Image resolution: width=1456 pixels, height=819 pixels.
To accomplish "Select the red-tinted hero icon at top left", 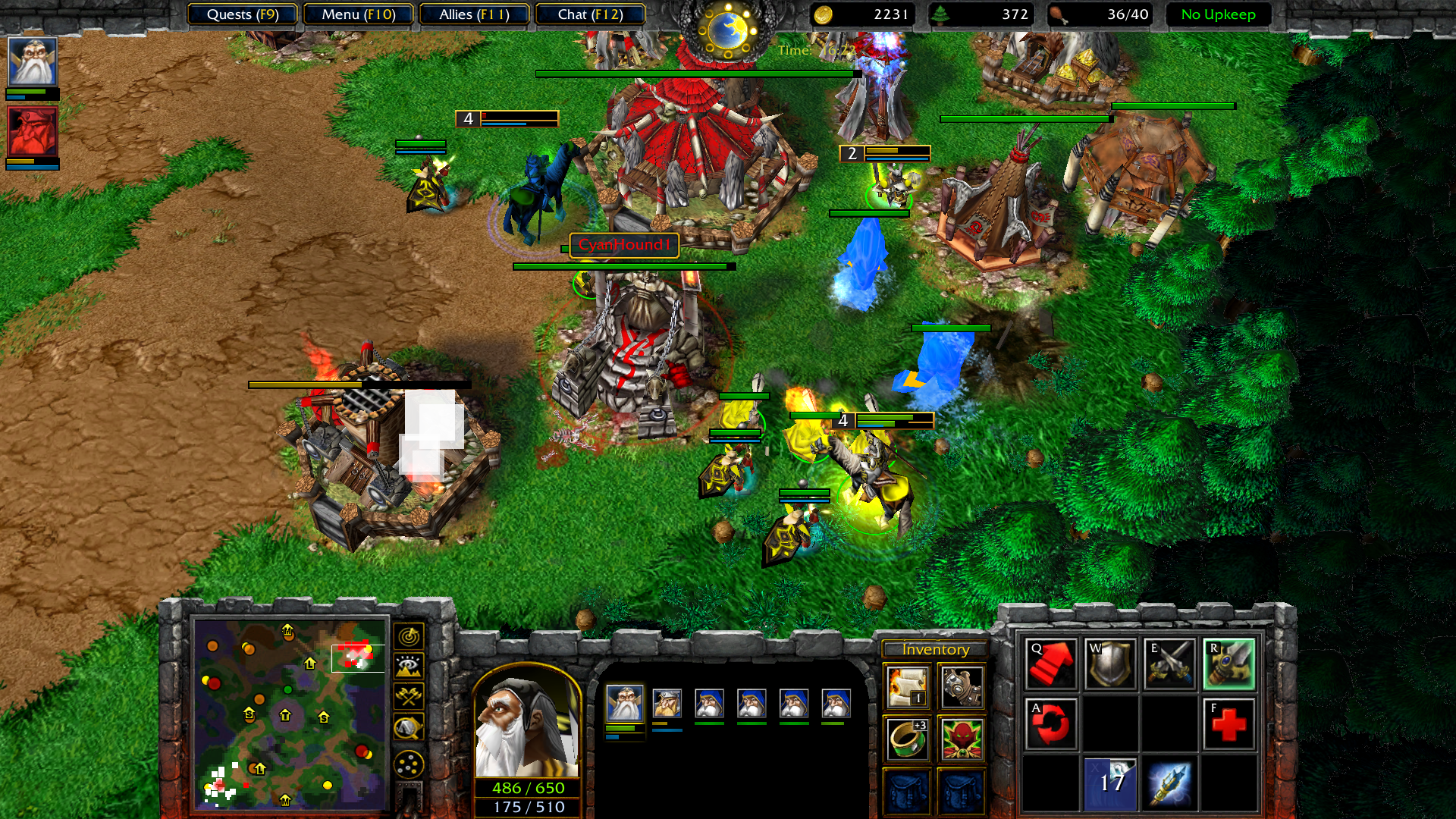I will click(33, 131).
